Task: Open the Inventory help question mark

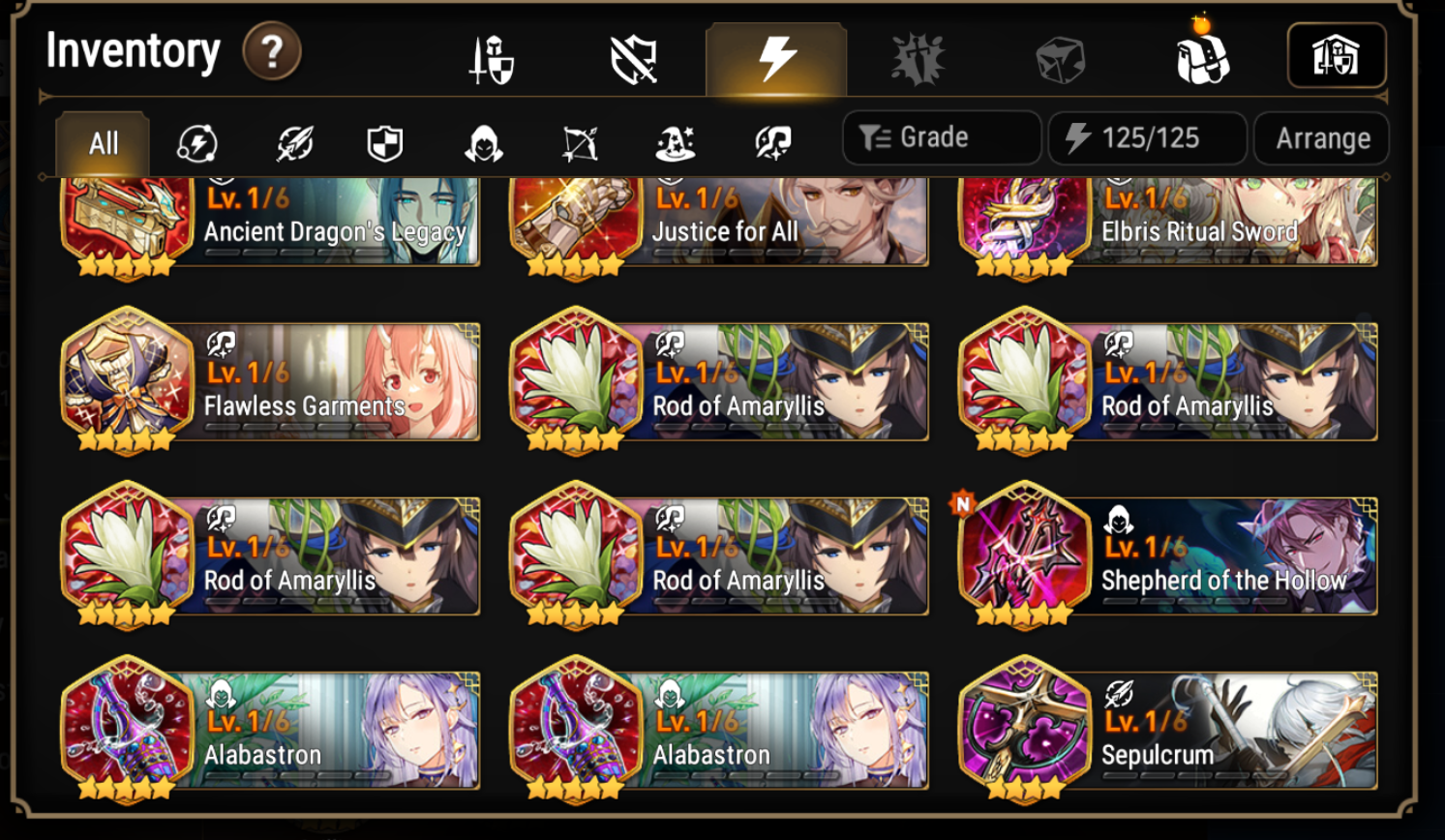Action: point(272,53)
